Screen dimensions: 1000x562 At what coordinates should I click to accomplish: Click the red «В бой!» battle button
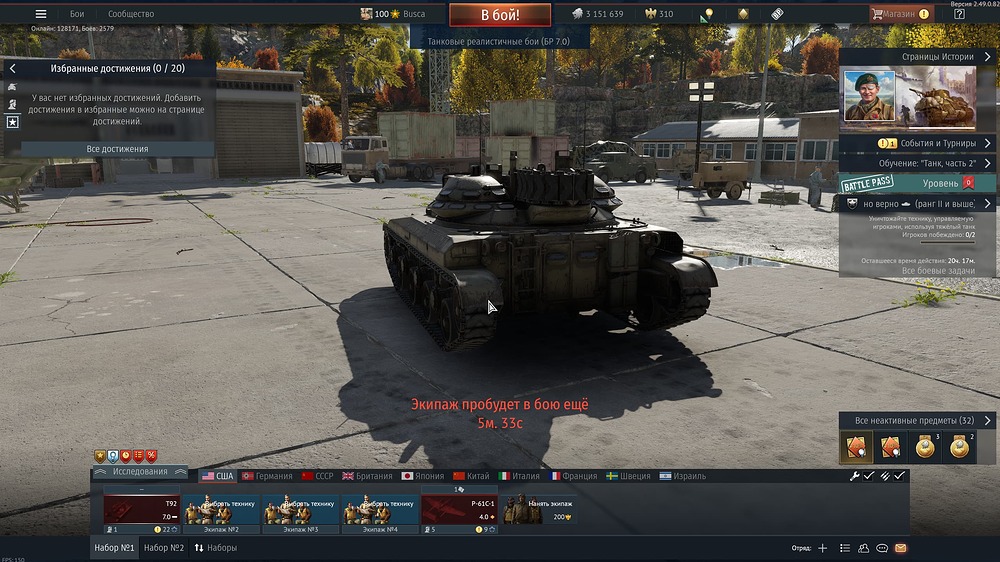pyautogui.click(x=499, y=15)
